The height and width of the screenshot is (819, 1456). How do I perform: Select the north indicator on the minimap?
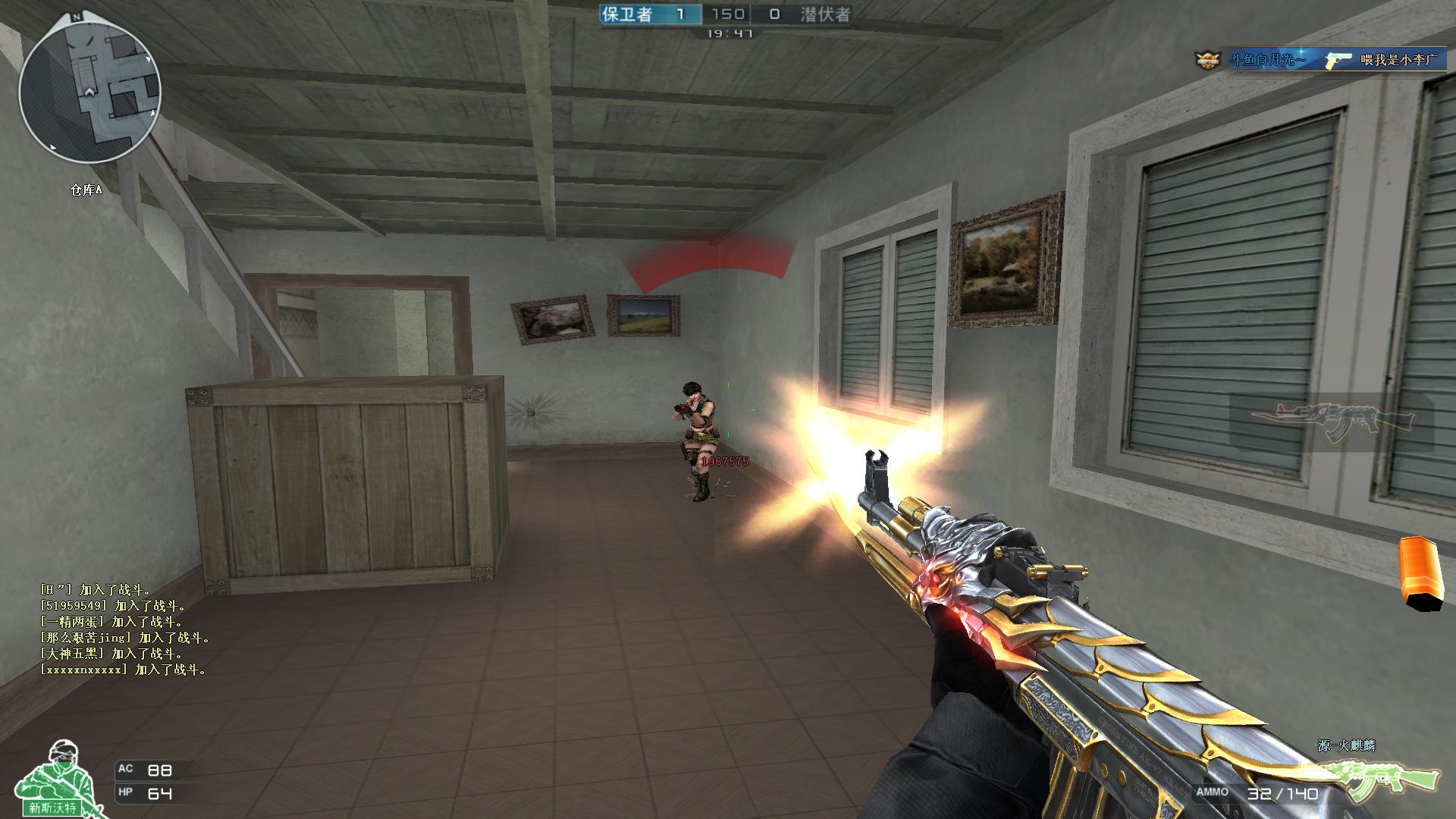tap(76, 15)
